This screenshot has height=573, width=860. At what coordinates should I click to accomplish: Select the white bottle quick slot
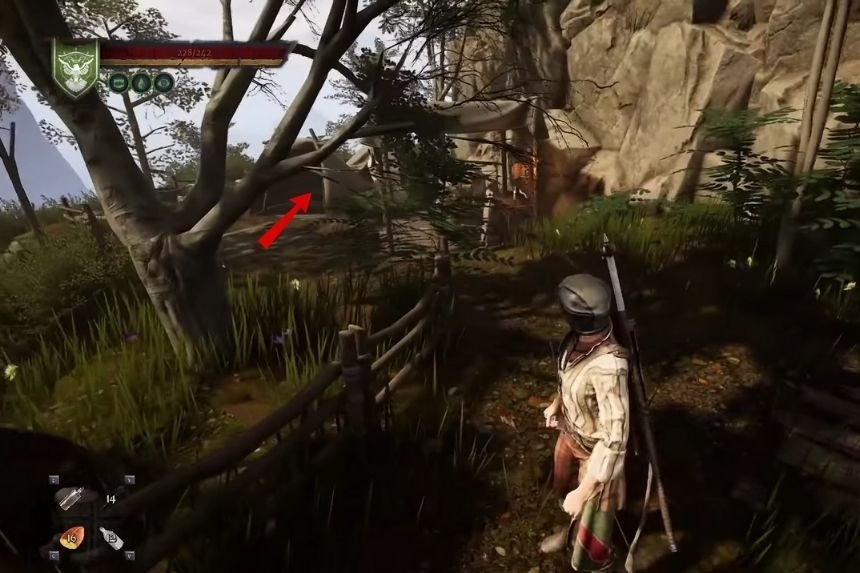click(x=112, y=538)
